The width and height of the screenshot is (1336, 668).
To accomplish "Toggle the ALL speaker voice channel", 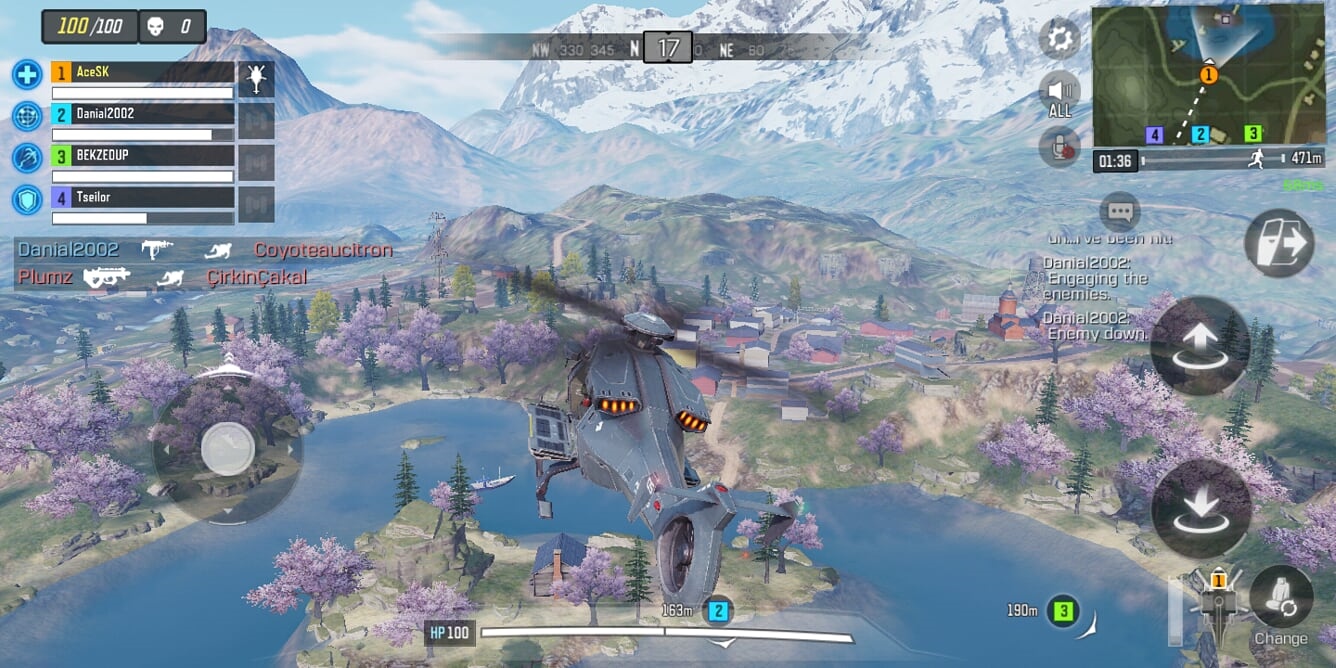I will coord(1059,94).
